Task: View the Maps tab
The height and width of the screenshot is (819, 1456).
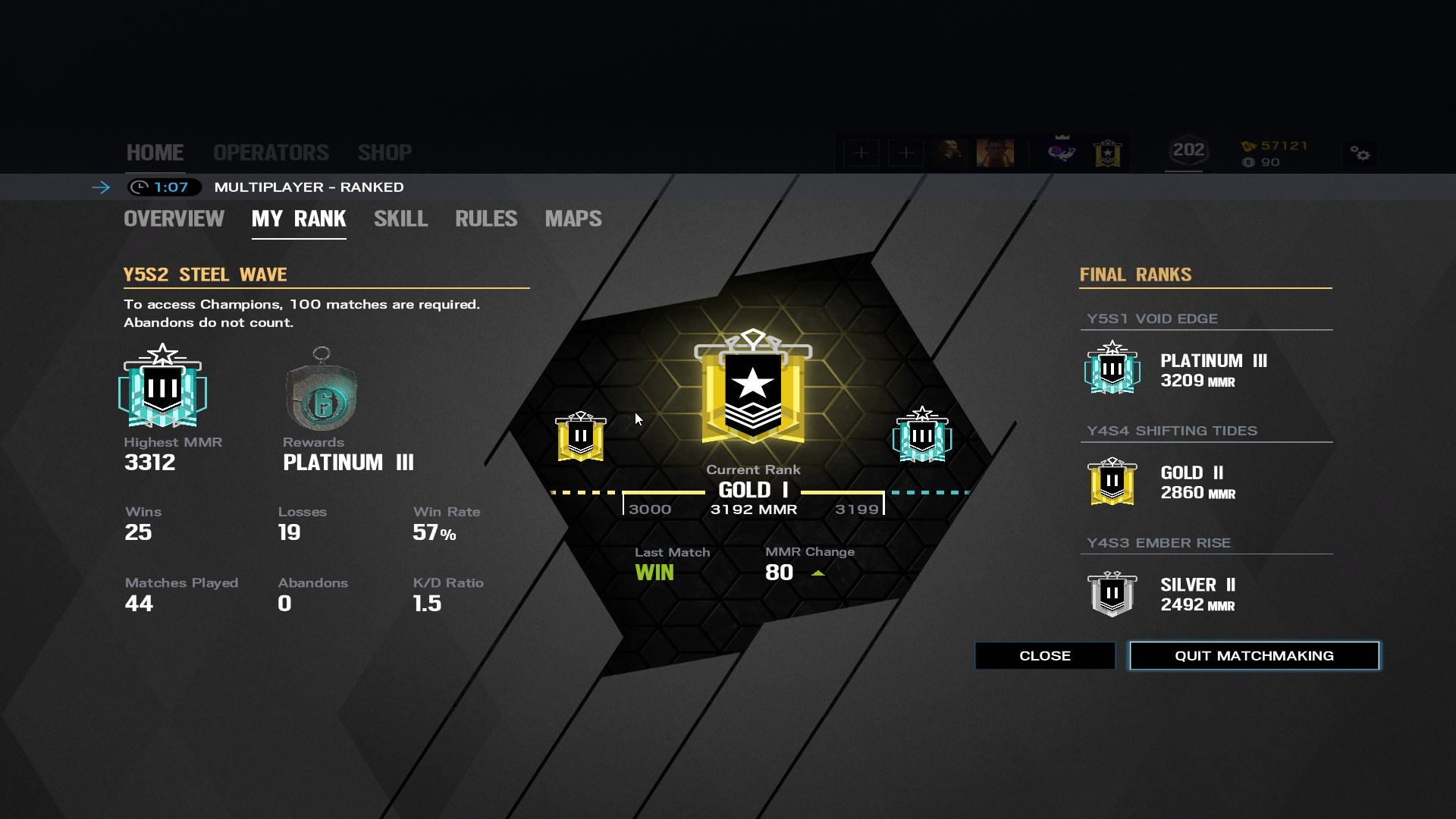Action: (573, 219)
